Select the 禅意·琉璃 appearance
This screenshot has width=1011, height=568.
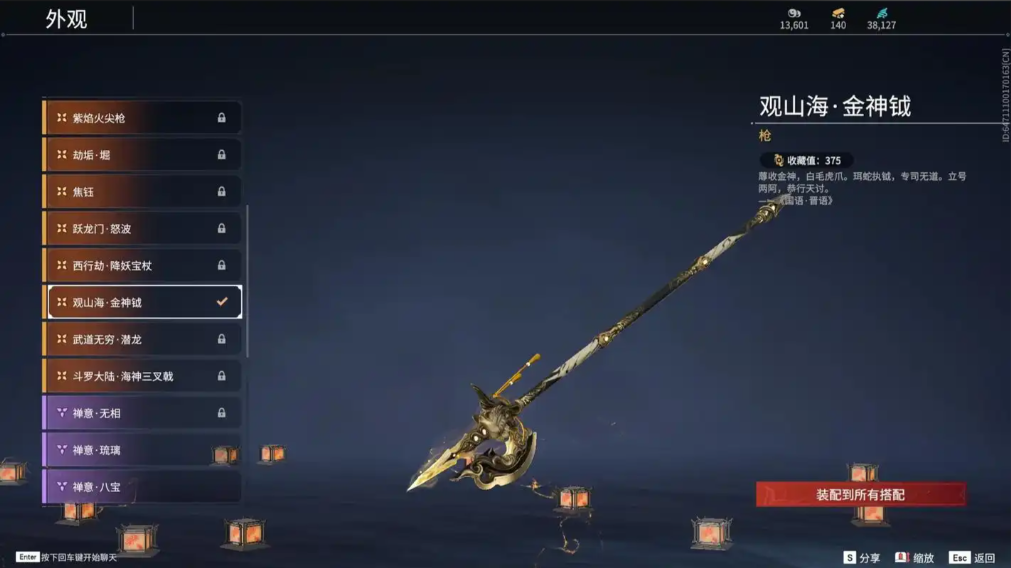142,451
